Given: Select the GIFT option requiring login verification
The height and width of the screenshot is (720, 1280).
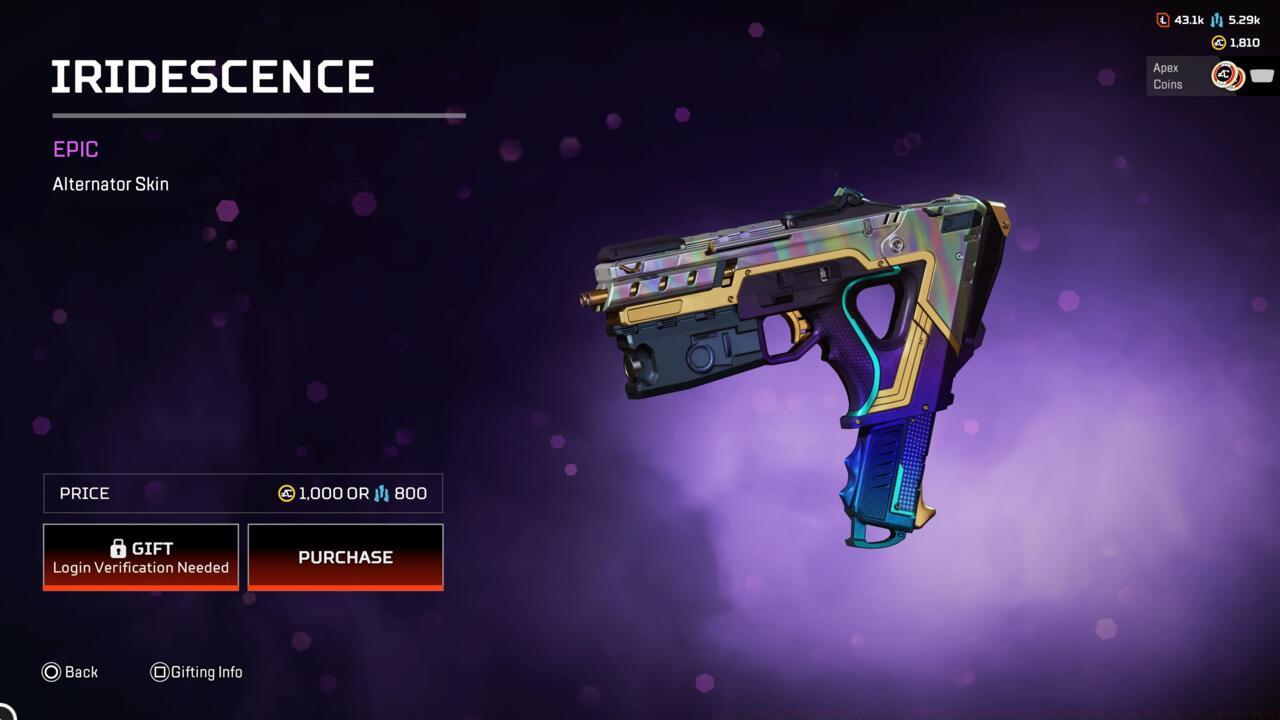Looking at the screenshot, I should point(140,556).
